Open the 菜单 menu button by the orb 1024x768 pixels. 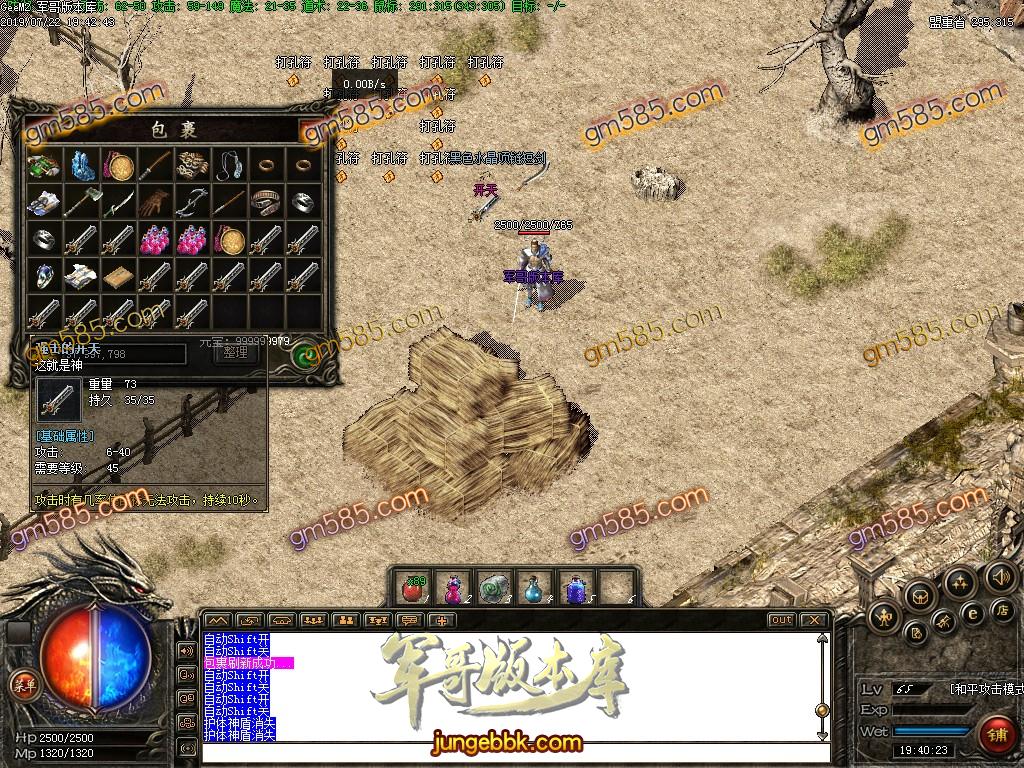coord(22,685)
